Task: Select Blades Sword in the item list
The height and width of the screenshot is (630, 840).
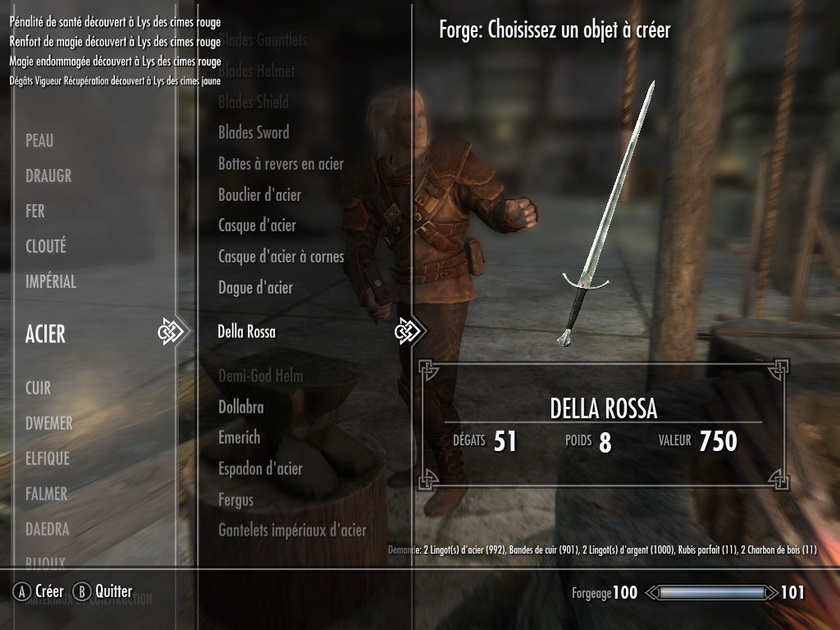Action: tap(254, 132)
